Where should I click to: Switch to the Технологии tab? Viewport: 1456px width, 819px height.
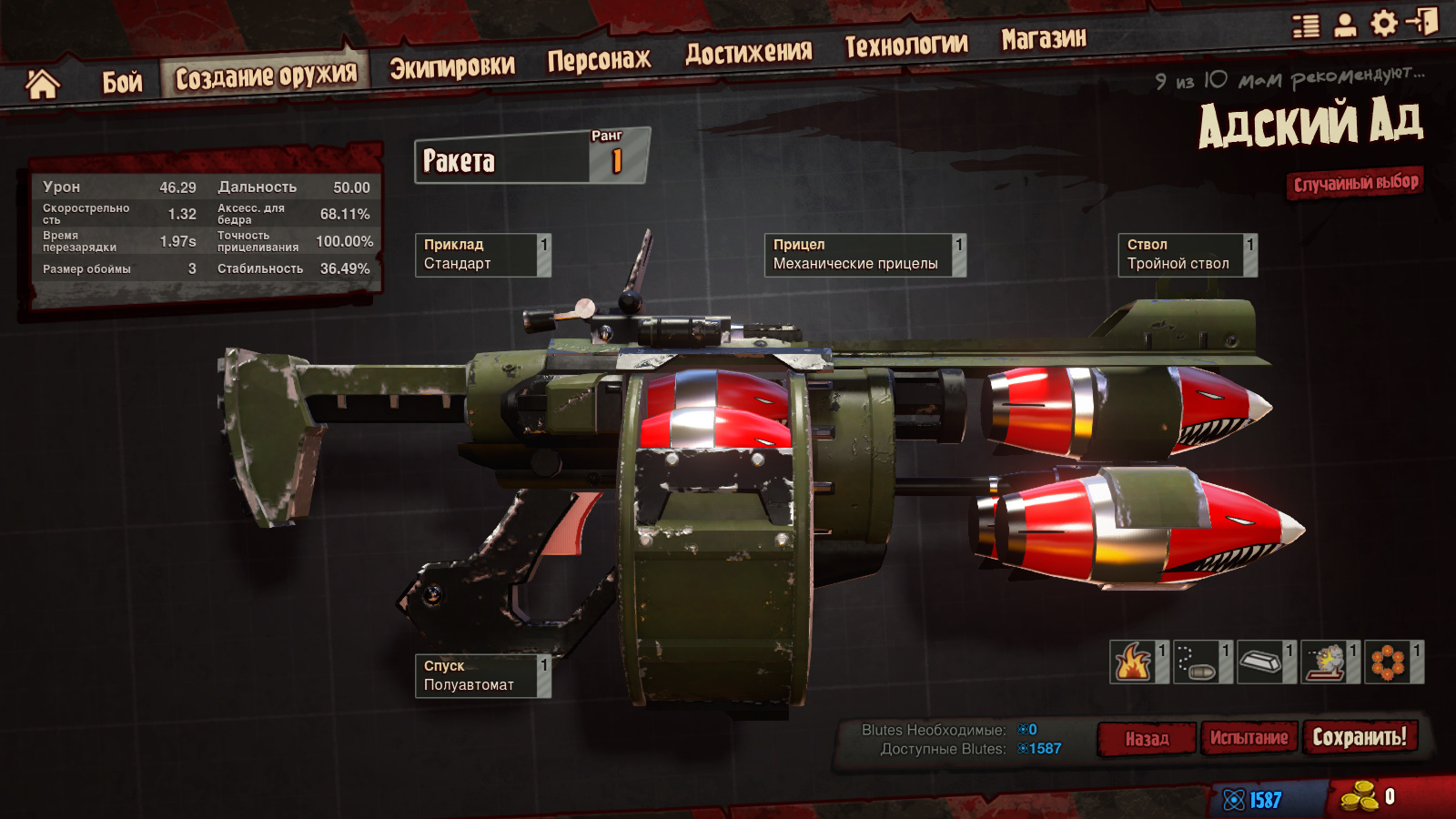click(906, 45)
